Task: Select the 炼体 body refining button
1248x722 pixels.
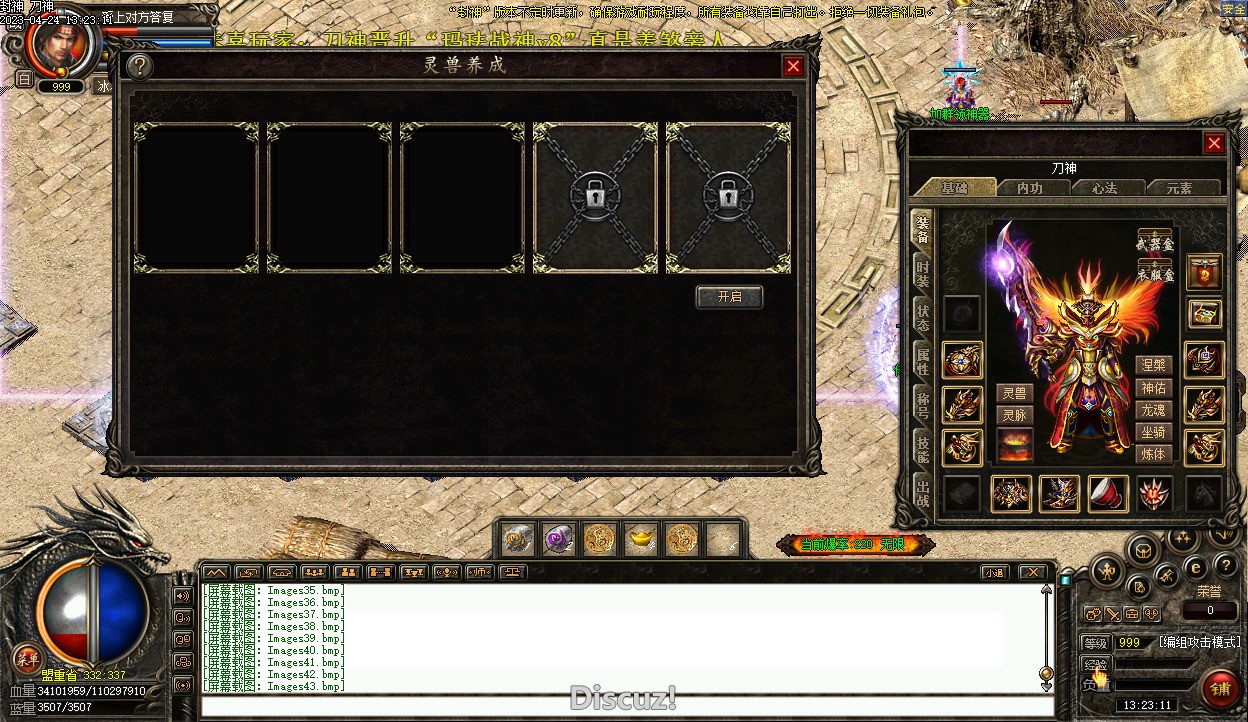Action: (x=1153, y=454)
